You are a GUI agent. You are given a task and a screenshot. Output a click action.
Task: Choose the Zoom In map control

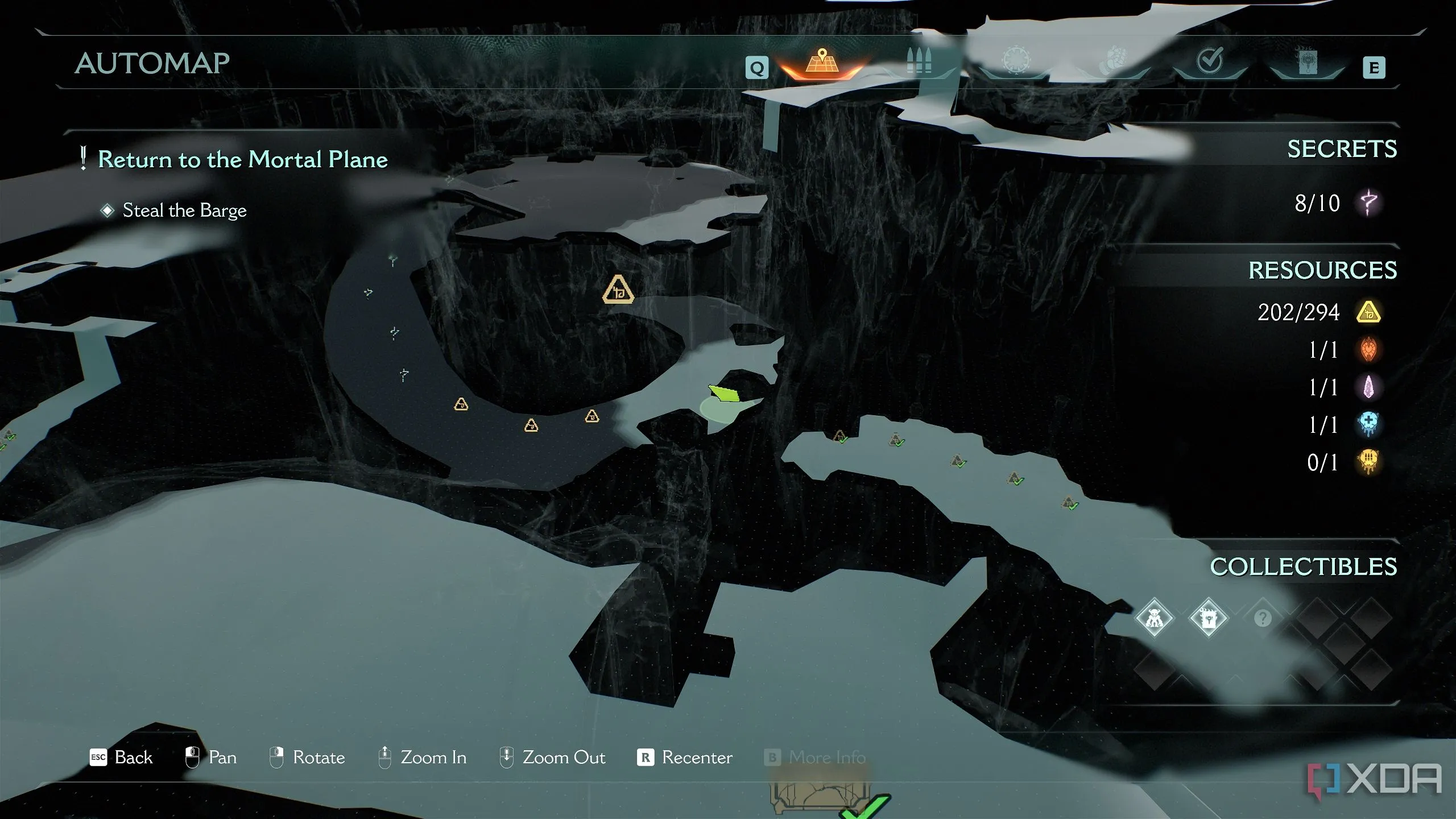(423, 758)
